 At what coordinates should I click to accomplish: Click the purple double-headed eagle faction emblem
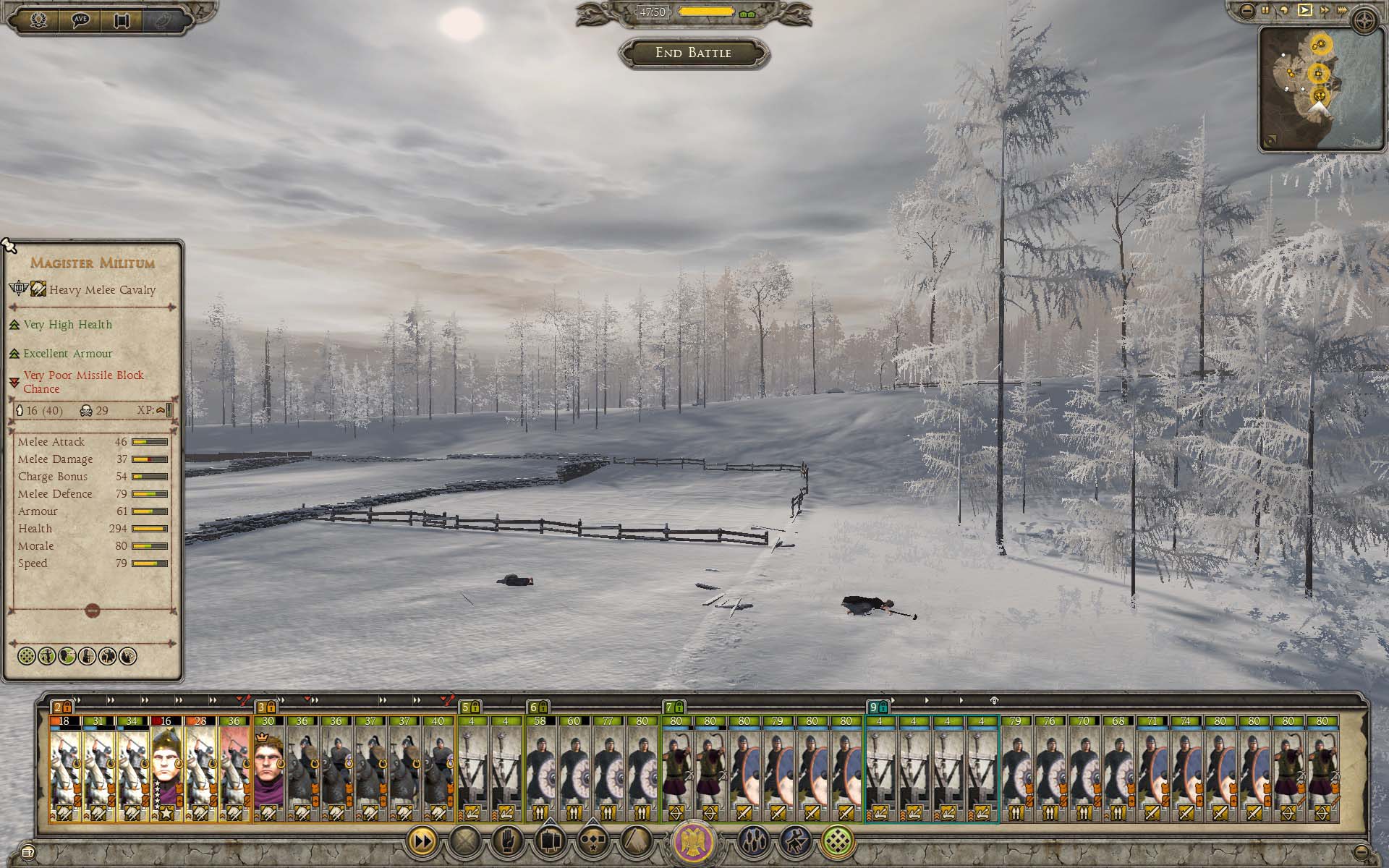point(693,842)
